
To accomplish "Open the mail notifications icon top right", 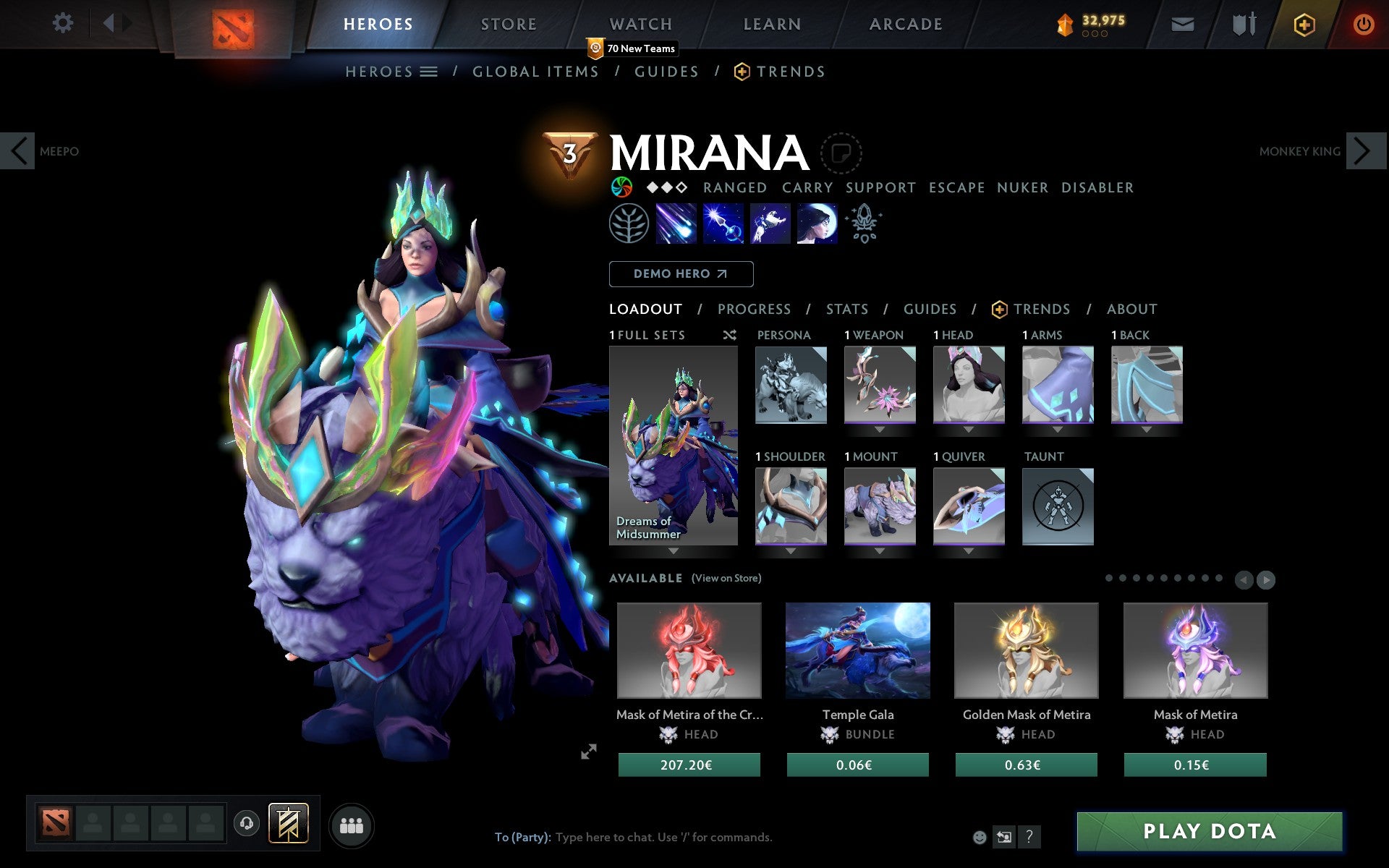I will pos(1182,24).
